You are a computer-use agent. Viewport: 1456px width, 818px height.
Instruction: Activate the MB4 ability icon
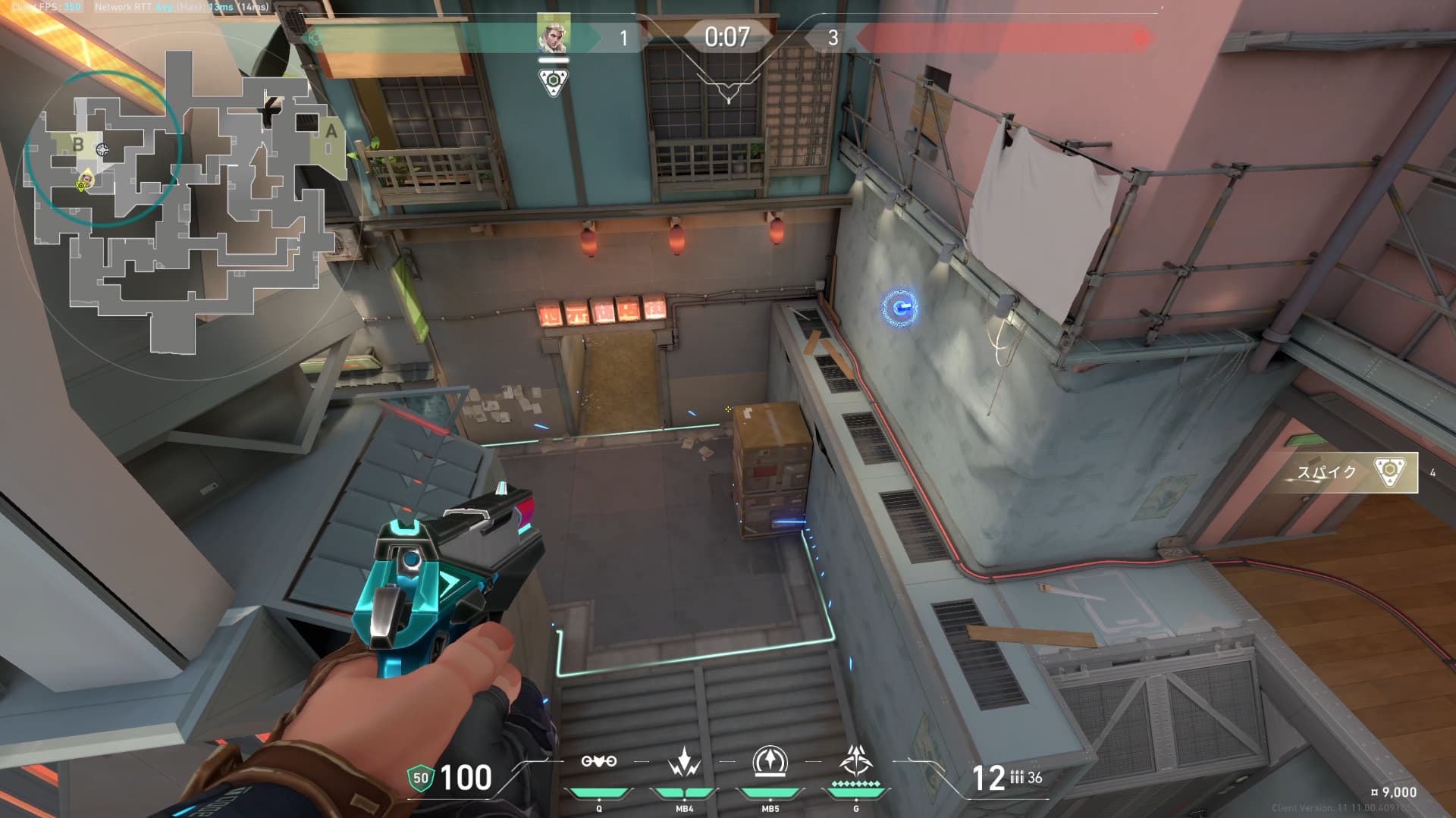(x=684, y=762)
